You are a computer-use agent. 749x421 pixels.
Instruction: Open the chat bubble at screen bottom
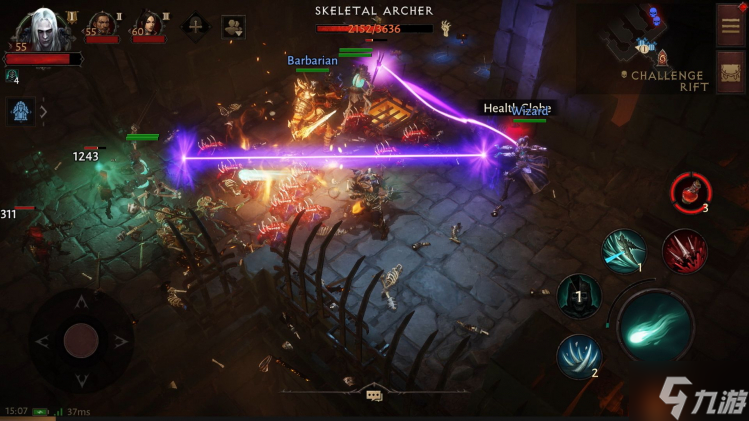pos(374,396)
